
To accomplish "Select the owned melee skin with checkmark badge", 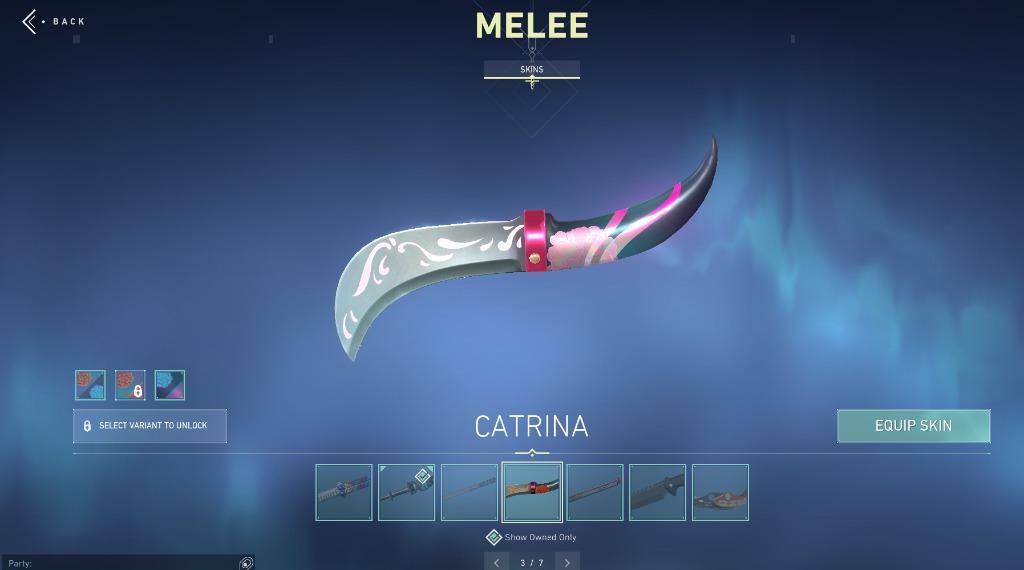I will click(x=406, y=492).
